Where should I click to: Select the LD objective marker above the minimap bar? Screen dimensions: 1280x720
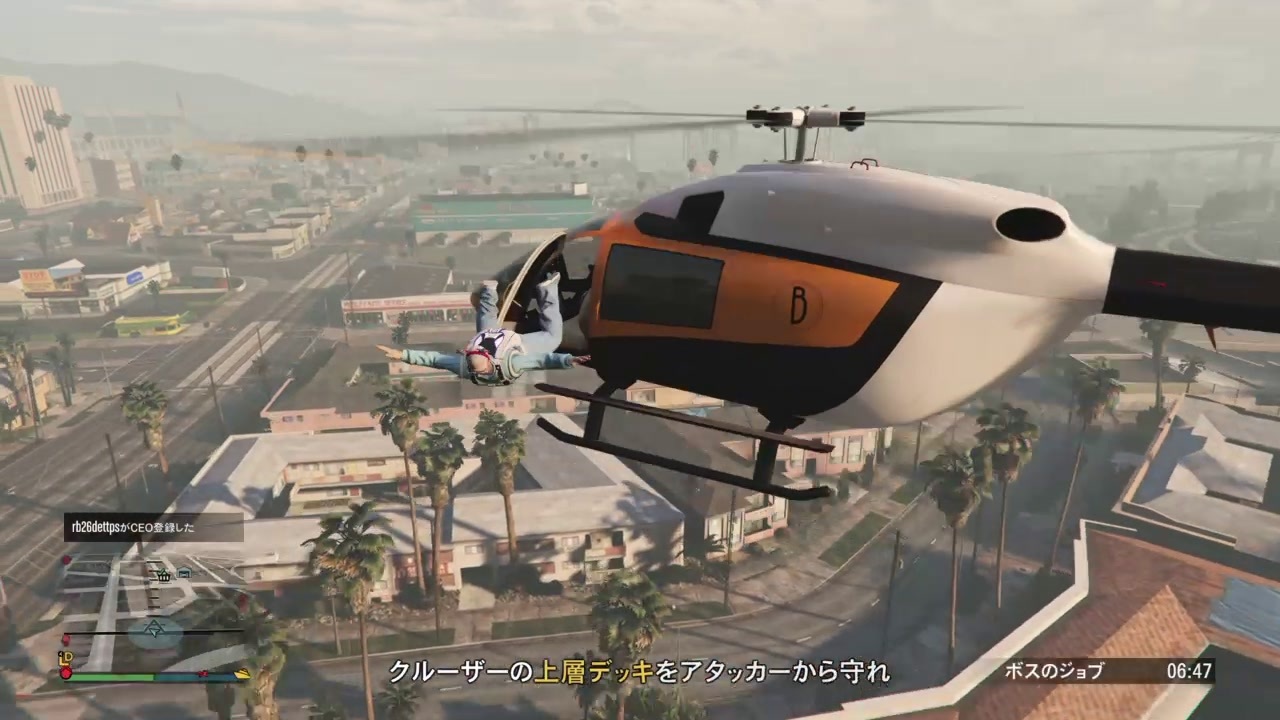click(66, 657)
